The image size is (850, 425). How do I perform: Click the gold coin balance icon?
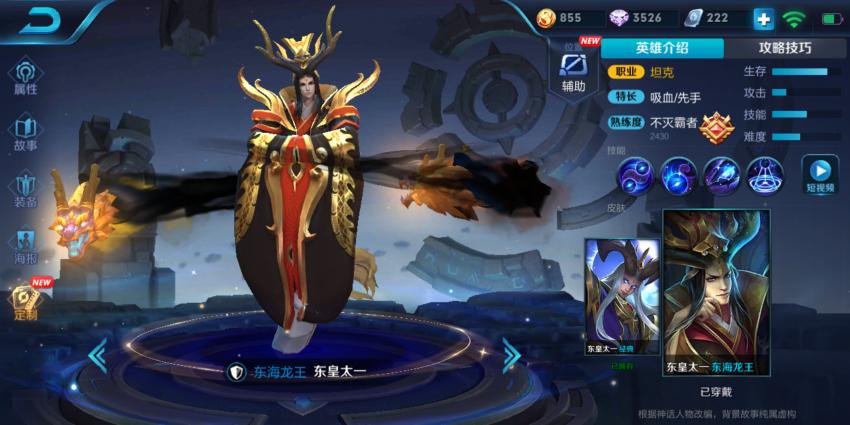click(x=546, y=18)
